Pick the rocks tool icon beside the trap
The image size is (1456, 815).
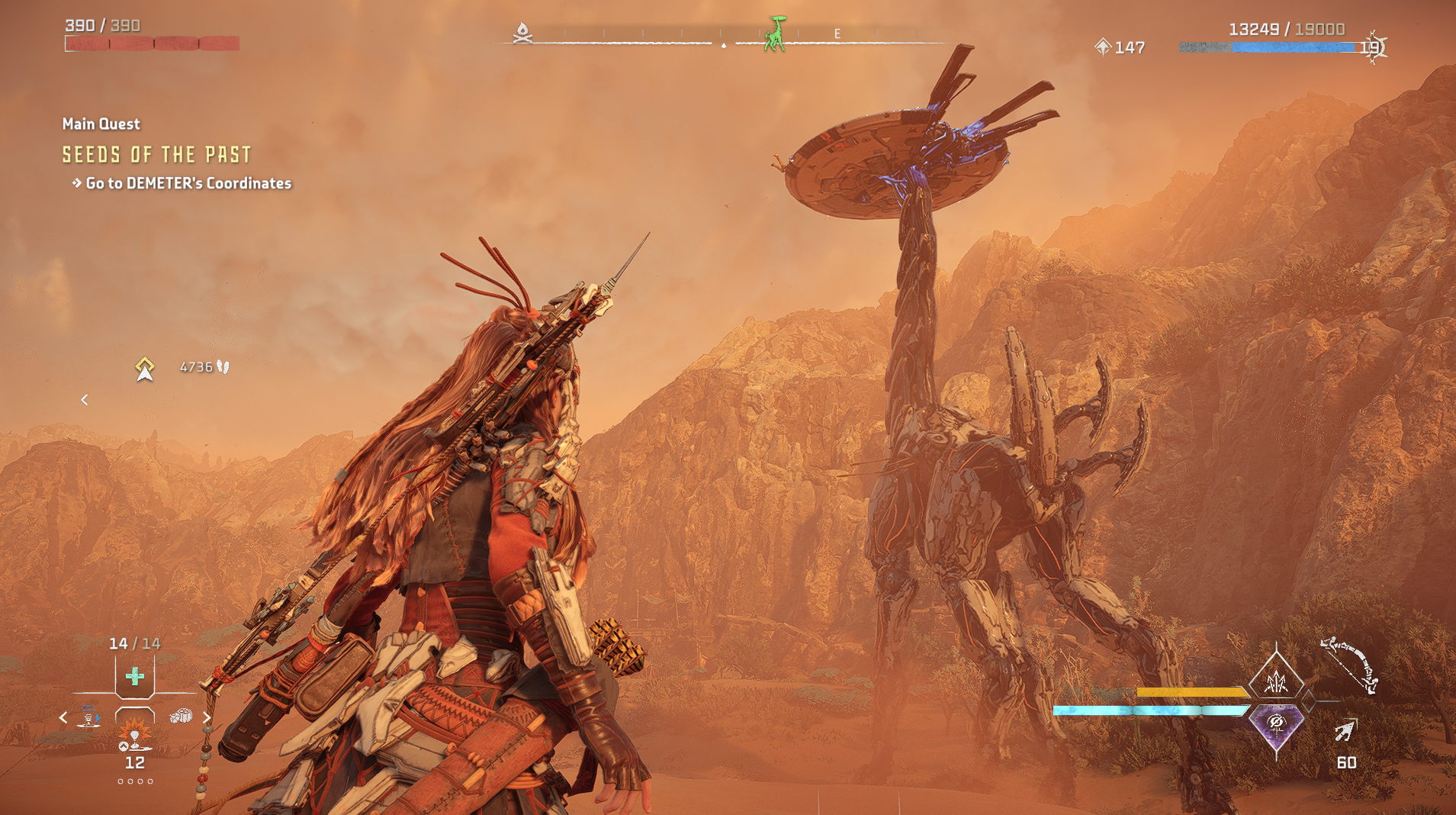(181, 717)
